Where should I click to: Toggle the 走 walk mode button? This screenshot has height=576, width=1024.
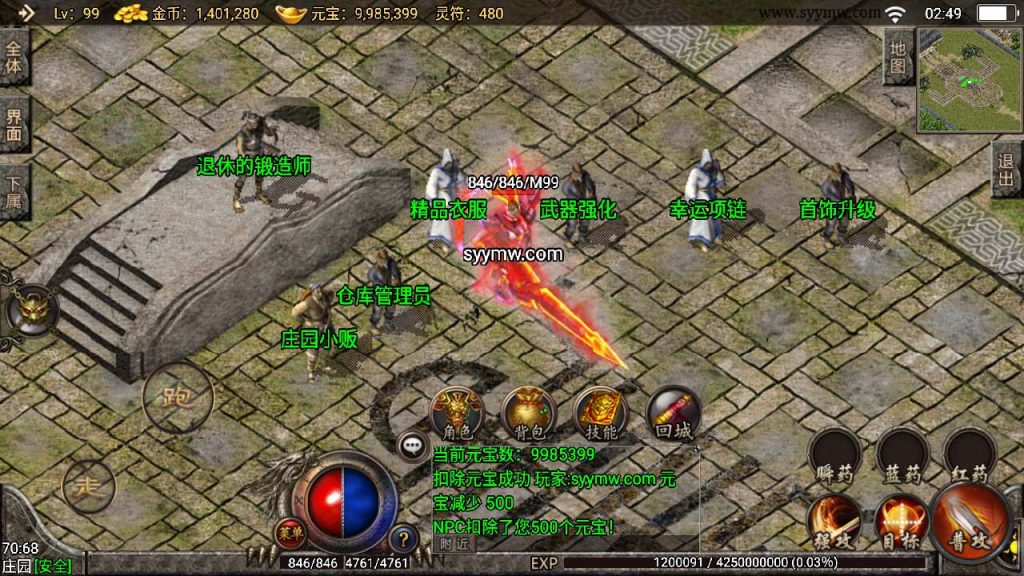88,487
